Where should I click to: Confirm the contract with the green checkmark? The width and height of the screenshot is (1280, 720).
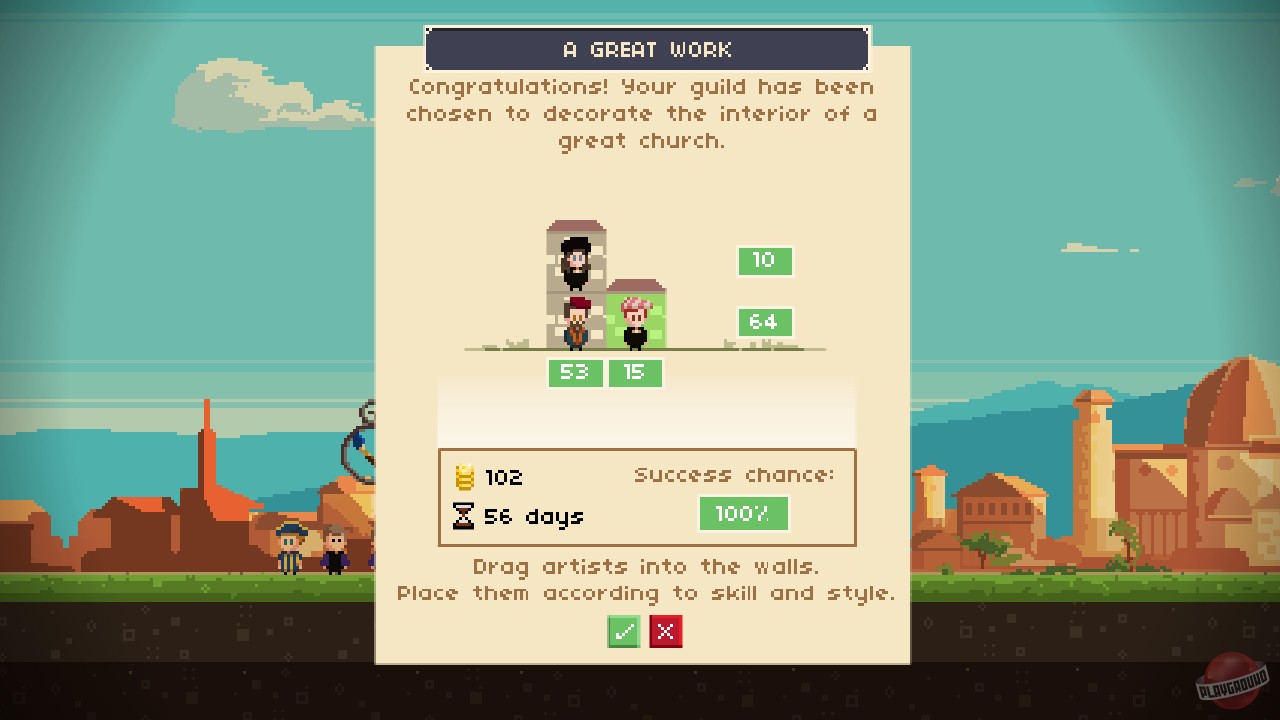click(624, 631)
